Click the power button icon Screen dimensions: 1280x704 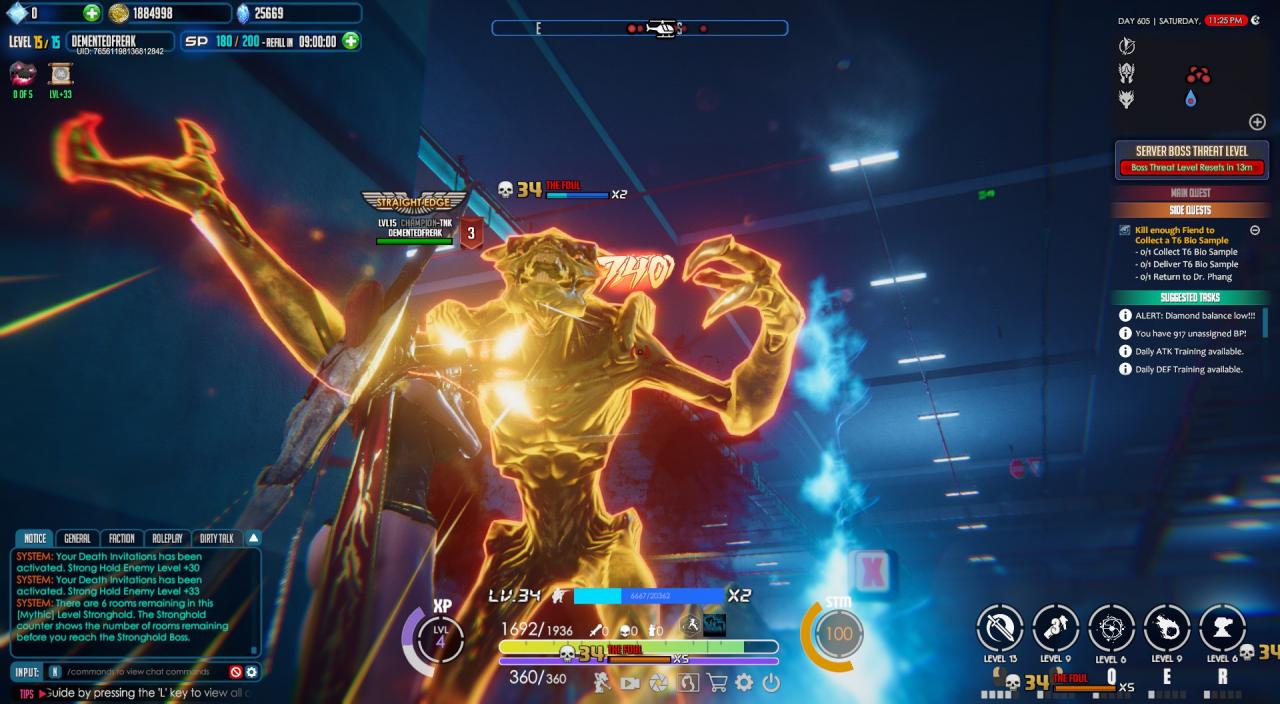pyautogui.click(x=771, y=683)
